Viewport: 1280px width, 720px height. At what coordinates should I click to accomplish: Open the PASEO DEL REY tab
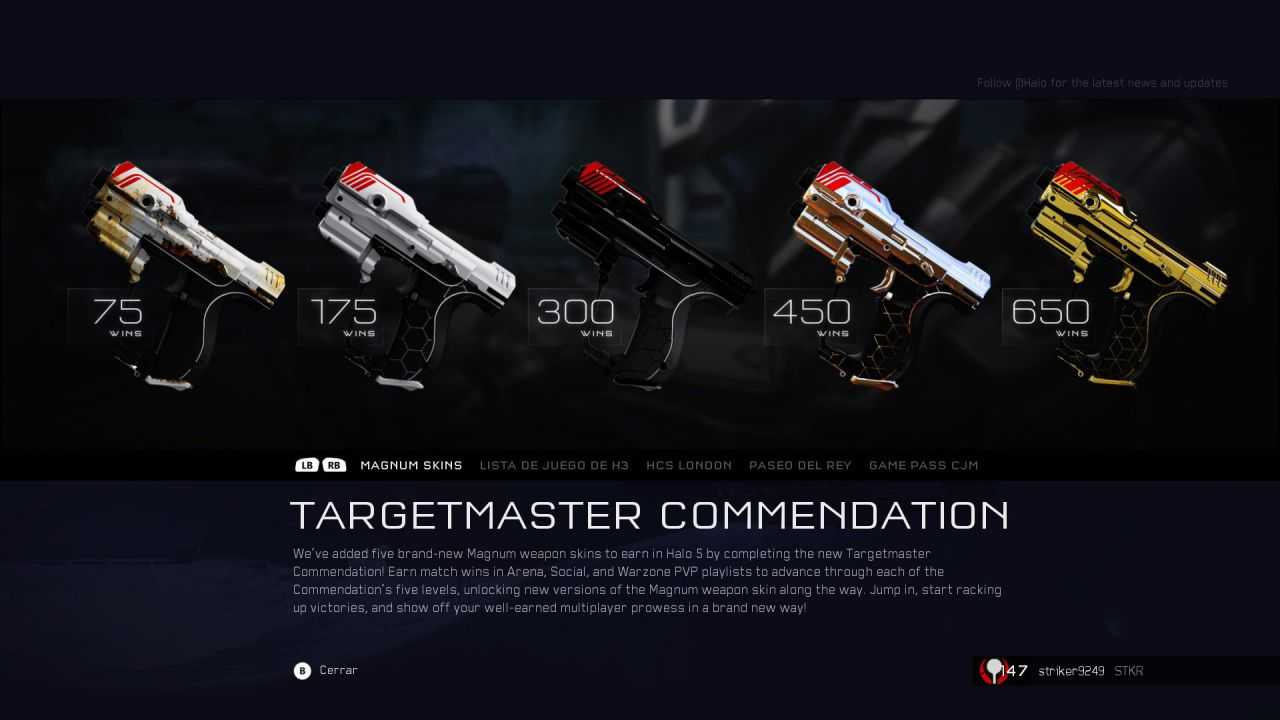800,465
